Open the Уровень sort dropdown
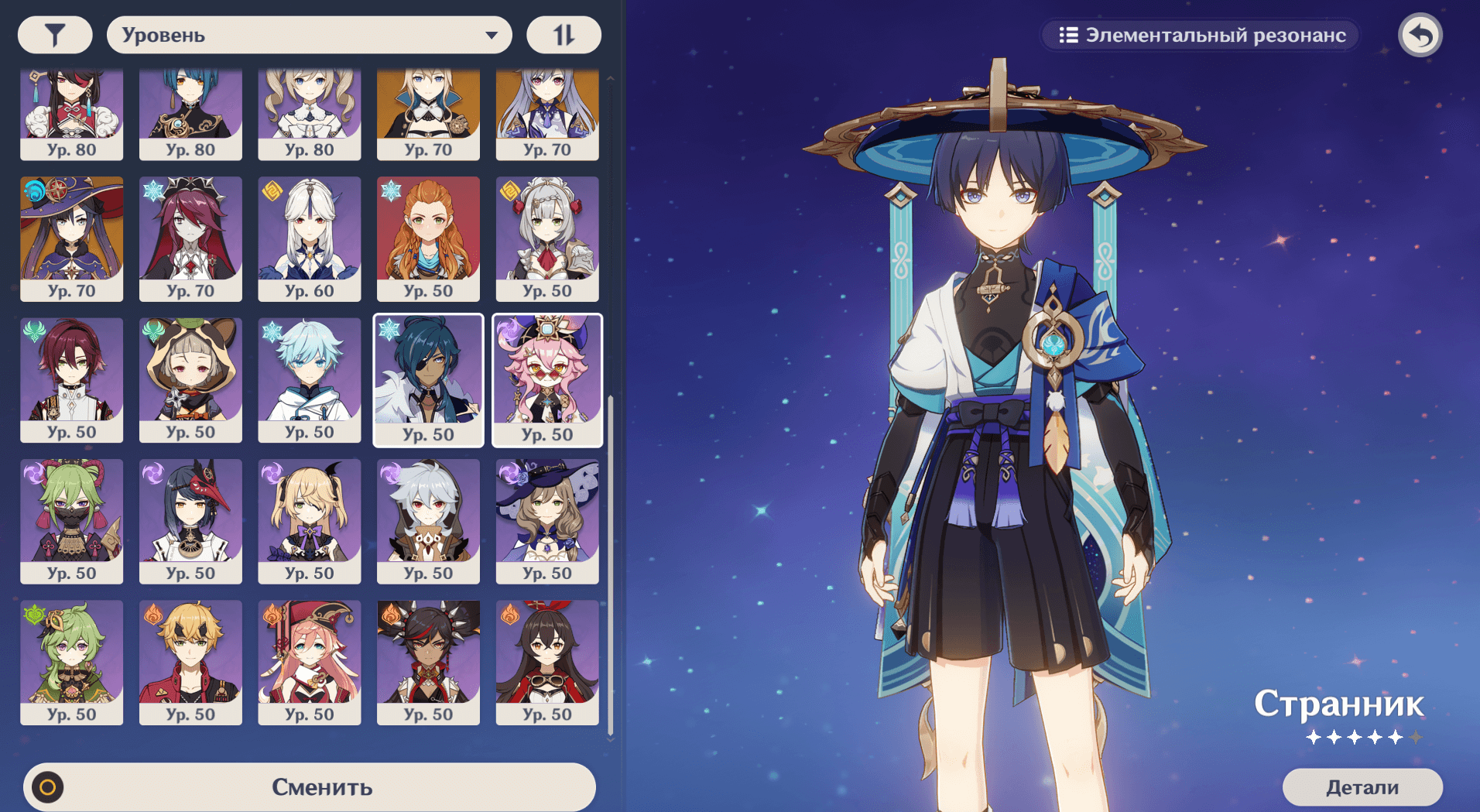The width and height of the screenshot is (1480, 812). pos(309,35)
